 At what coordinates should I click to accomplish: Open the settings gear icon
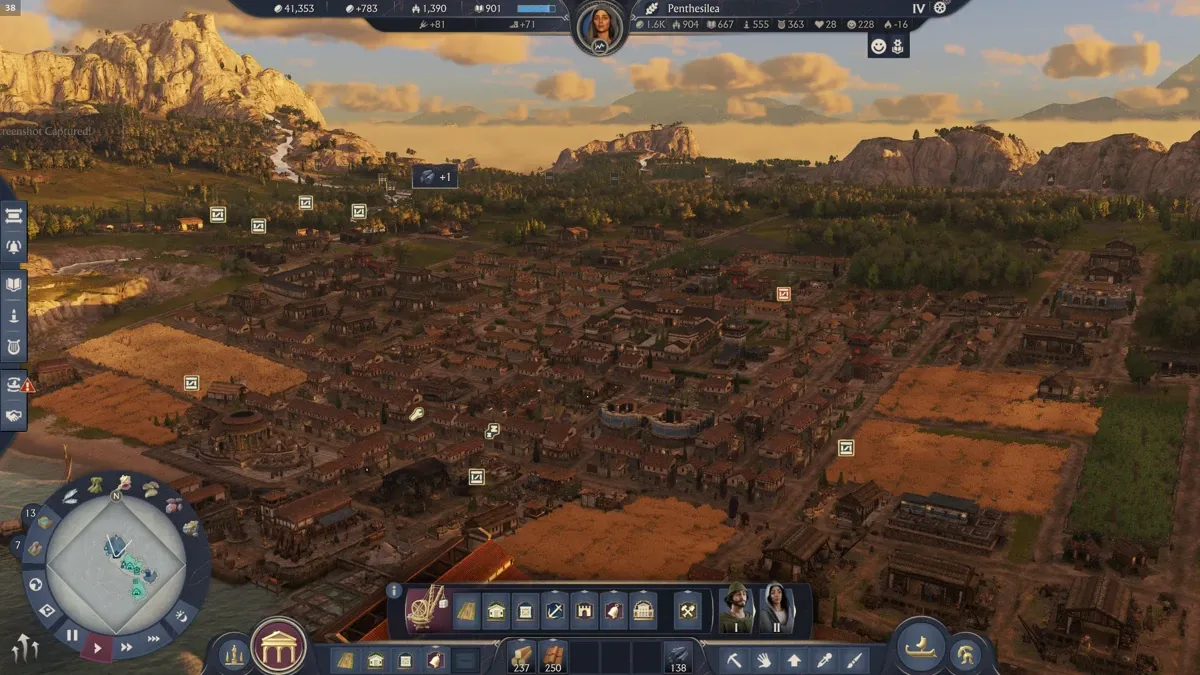940,8
